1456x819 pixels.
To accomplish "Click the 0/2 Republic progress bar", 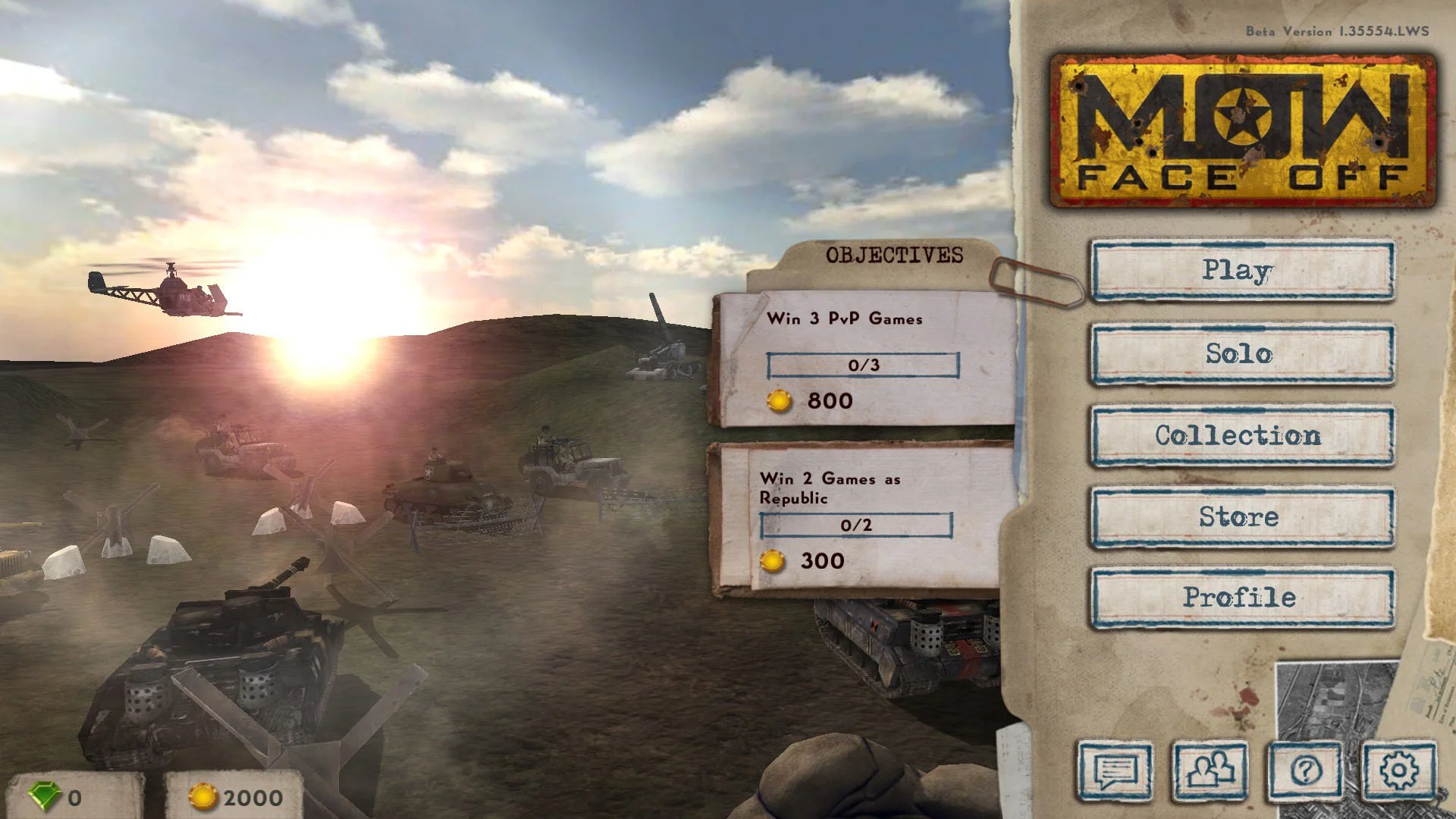I will pyautogui.click(x=855, y=524).
